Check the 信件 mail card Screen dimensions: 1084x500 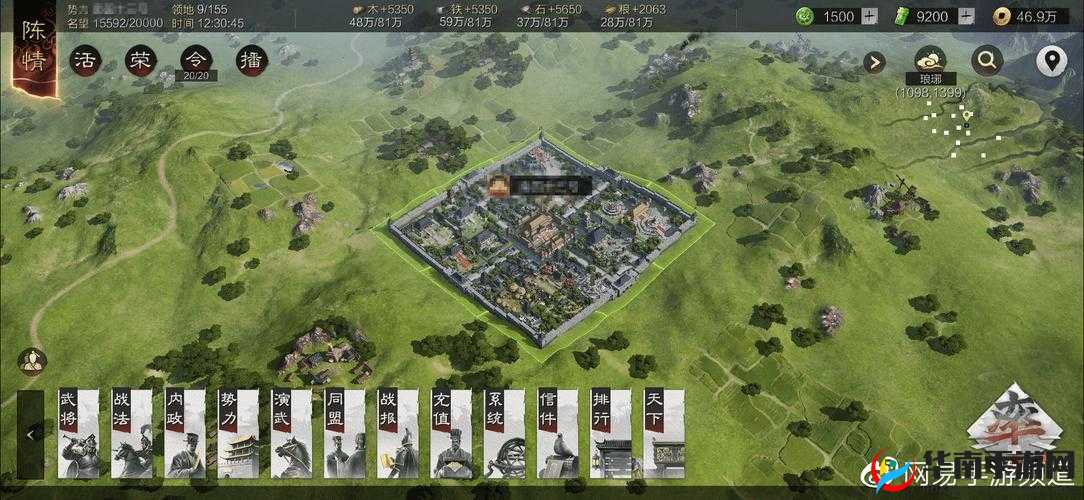coord(558,432)
